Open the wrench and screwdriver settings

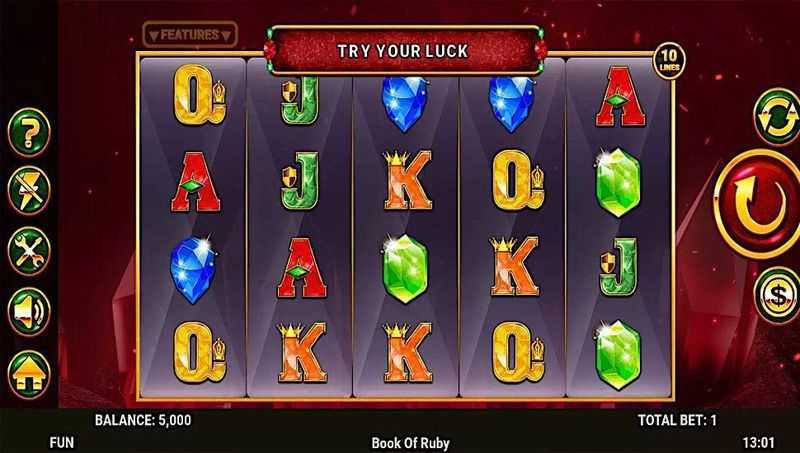point(28,250)
